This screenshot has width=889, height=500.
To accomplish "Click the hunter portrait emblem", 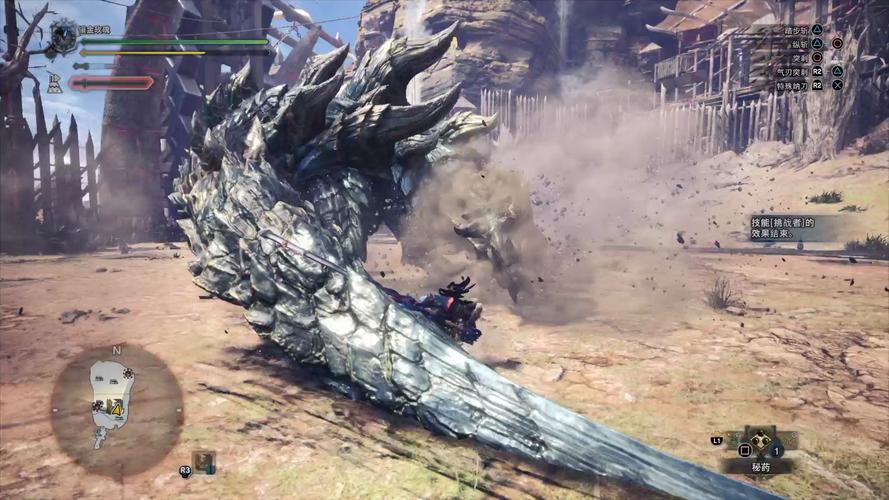I will [64, 37].
